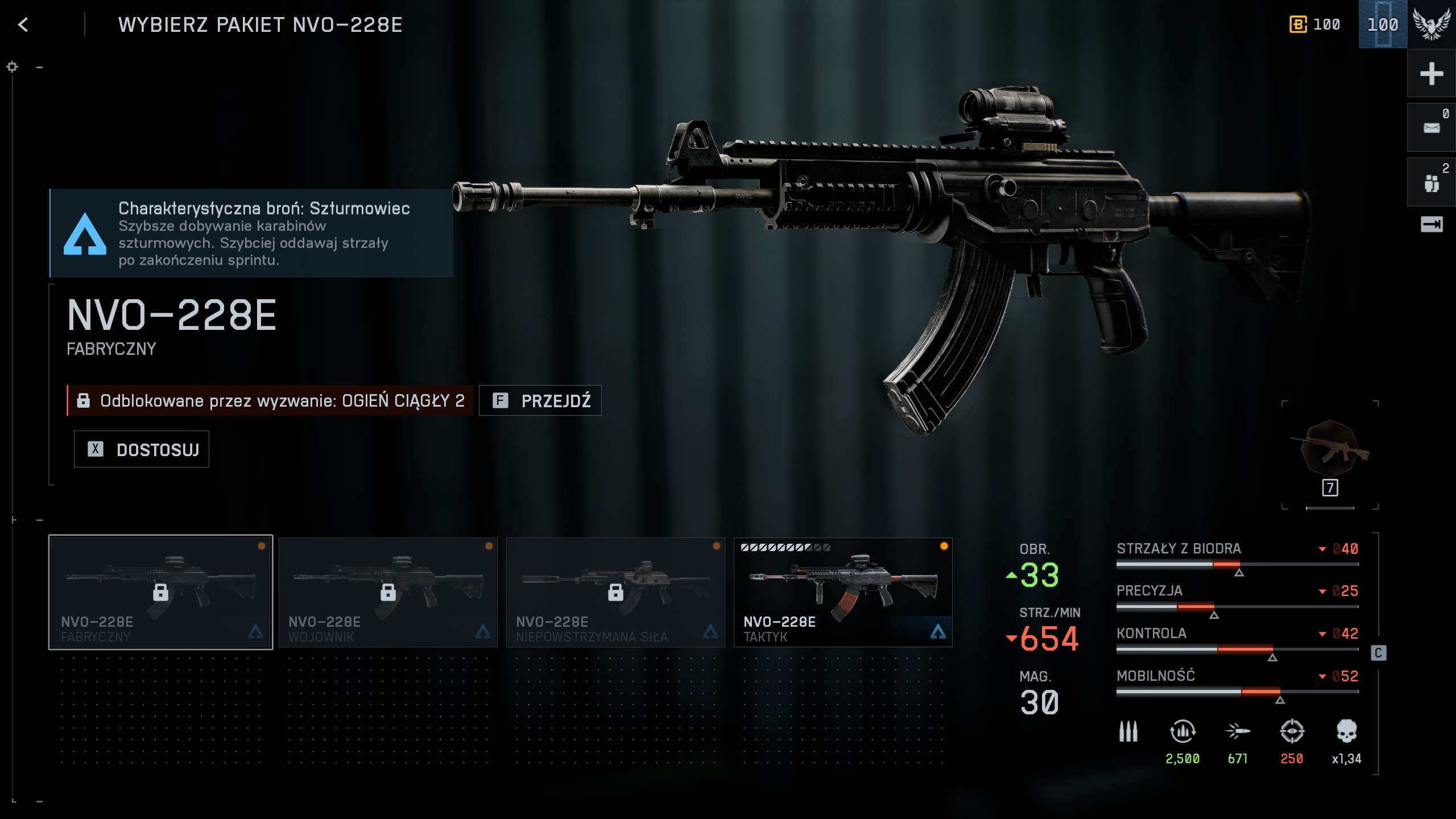Click the arrow-to-bar panel collapse icon

click(x=1431, y=225)
